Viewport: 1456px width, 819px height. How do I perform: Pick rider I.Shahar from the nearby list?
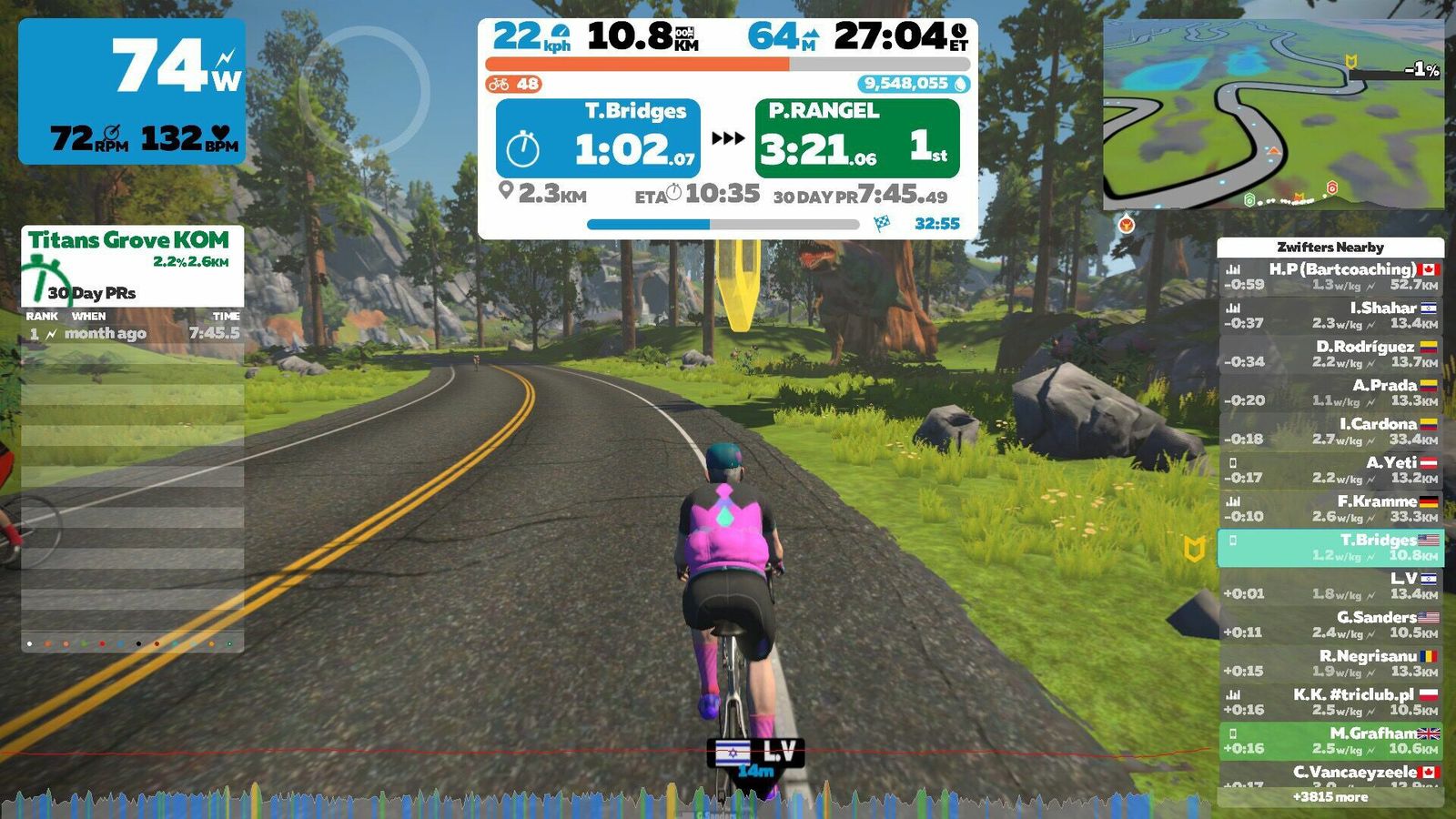[1330, 315]
